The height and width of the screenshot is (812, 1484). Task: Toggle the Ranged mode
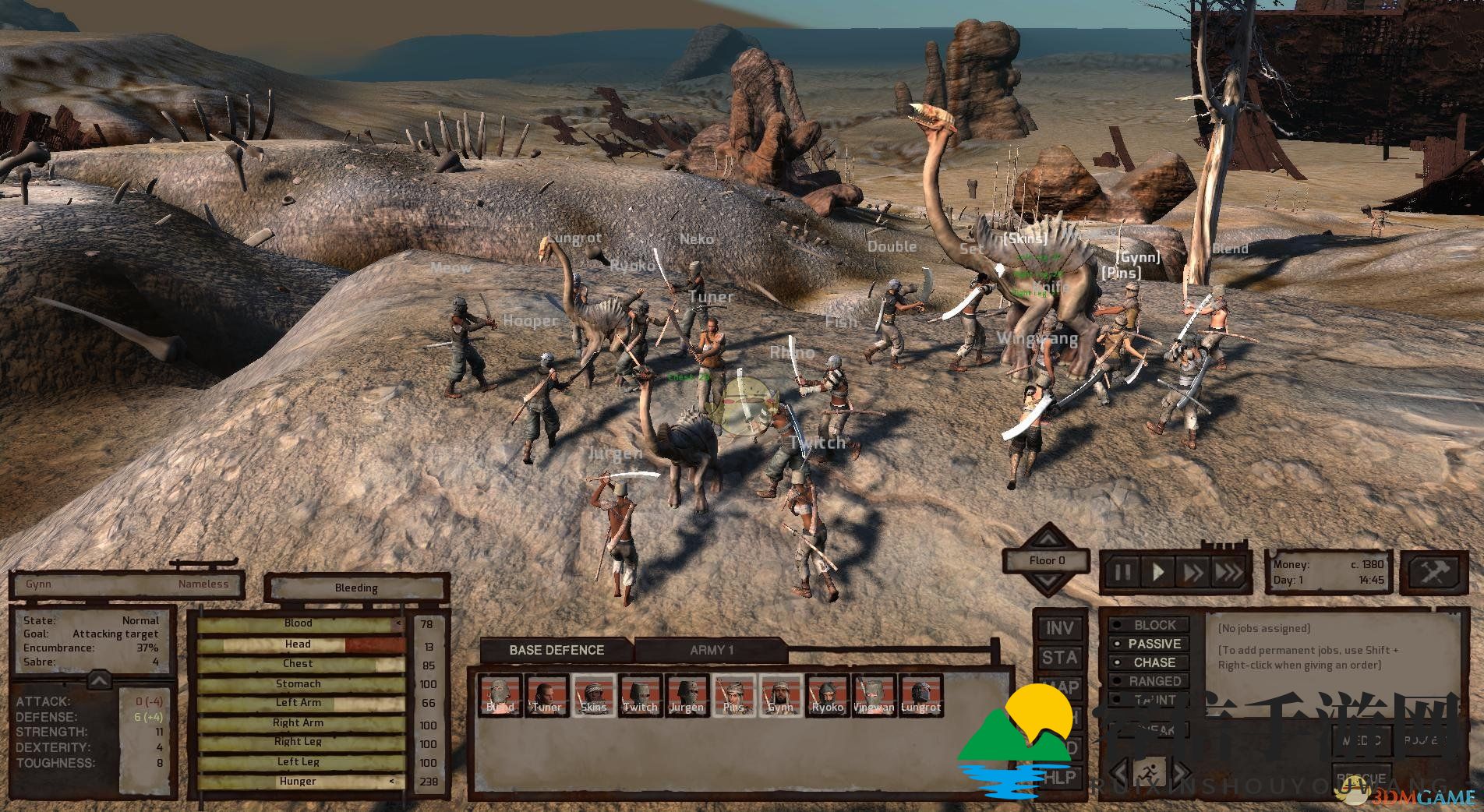click(1150, 681)
